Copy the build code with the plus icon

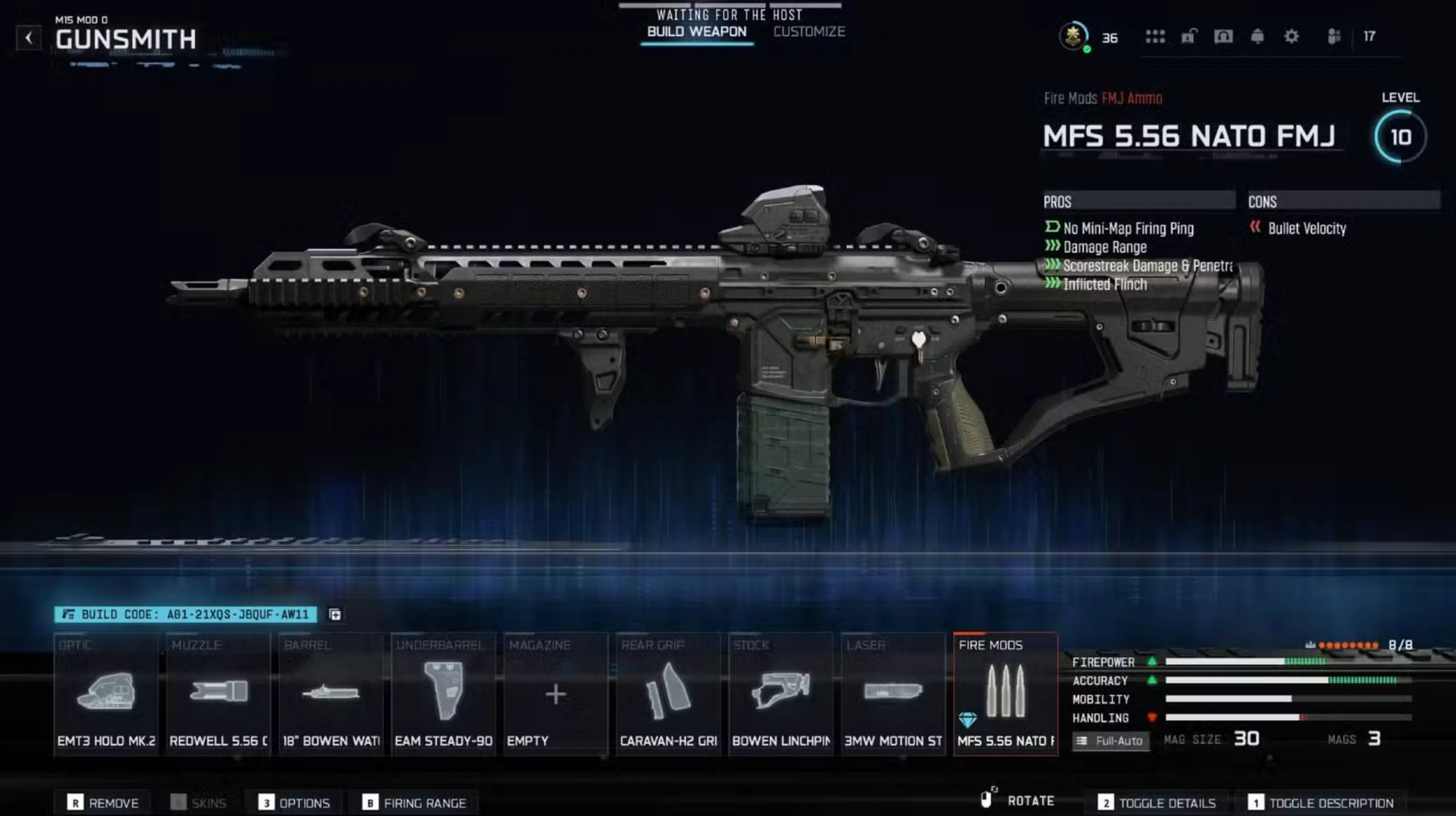[x=334, y=614]
